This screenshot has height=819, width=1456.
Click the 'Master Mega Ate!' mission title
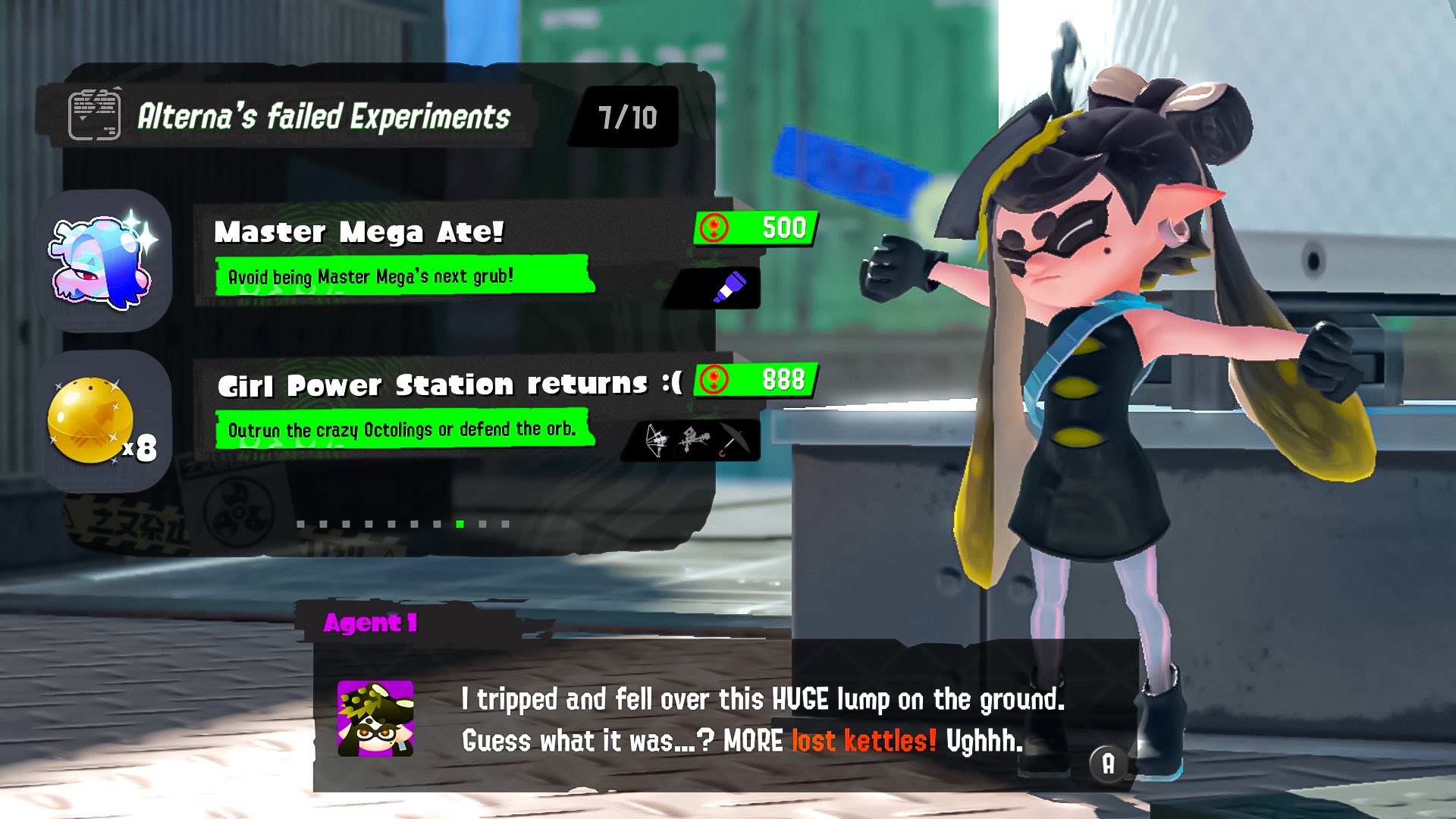point(360,231)
